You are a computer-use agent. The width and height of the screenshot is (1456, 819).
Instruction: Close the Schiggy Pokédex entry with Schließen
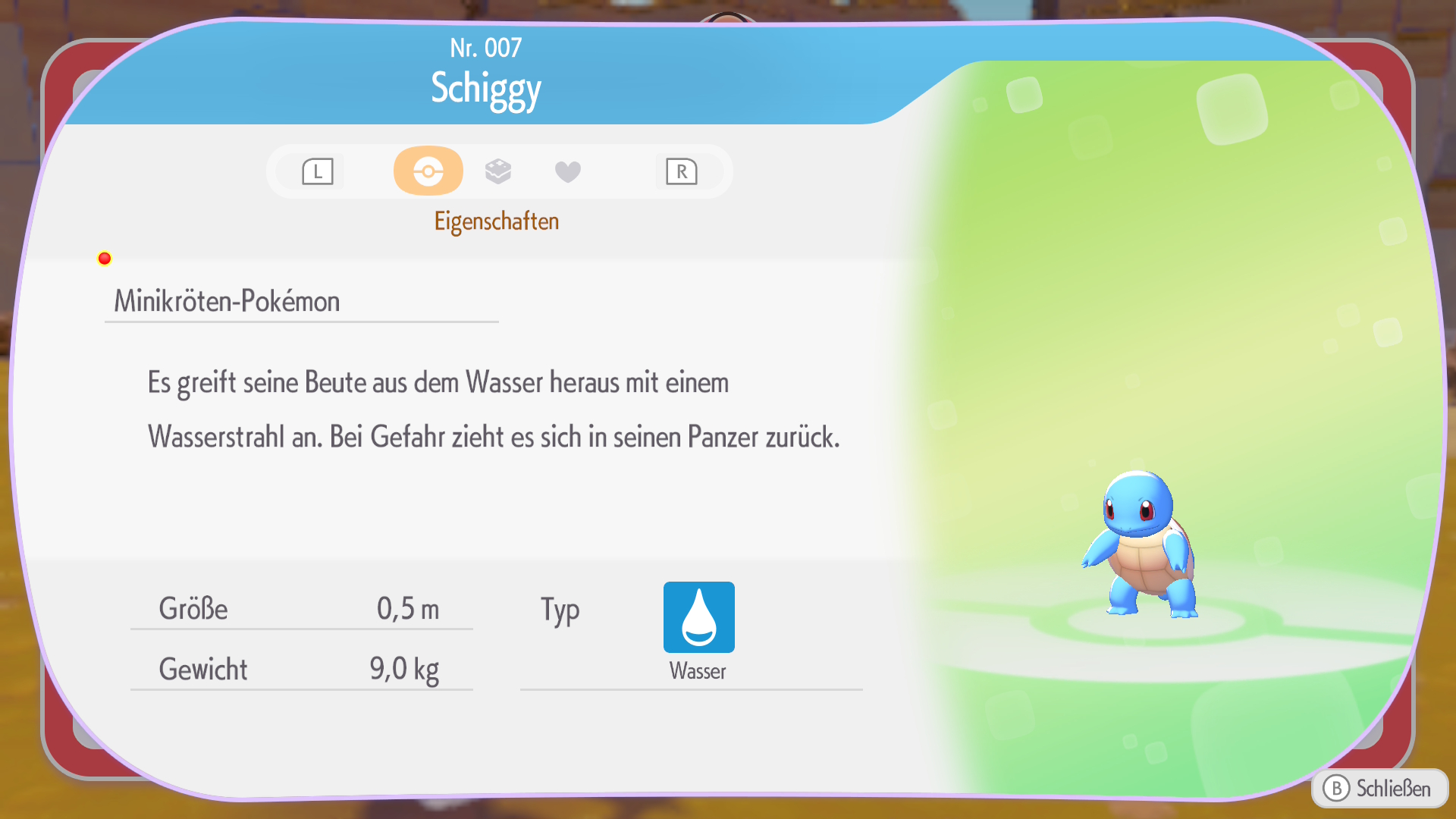(x=1379, y=789)
